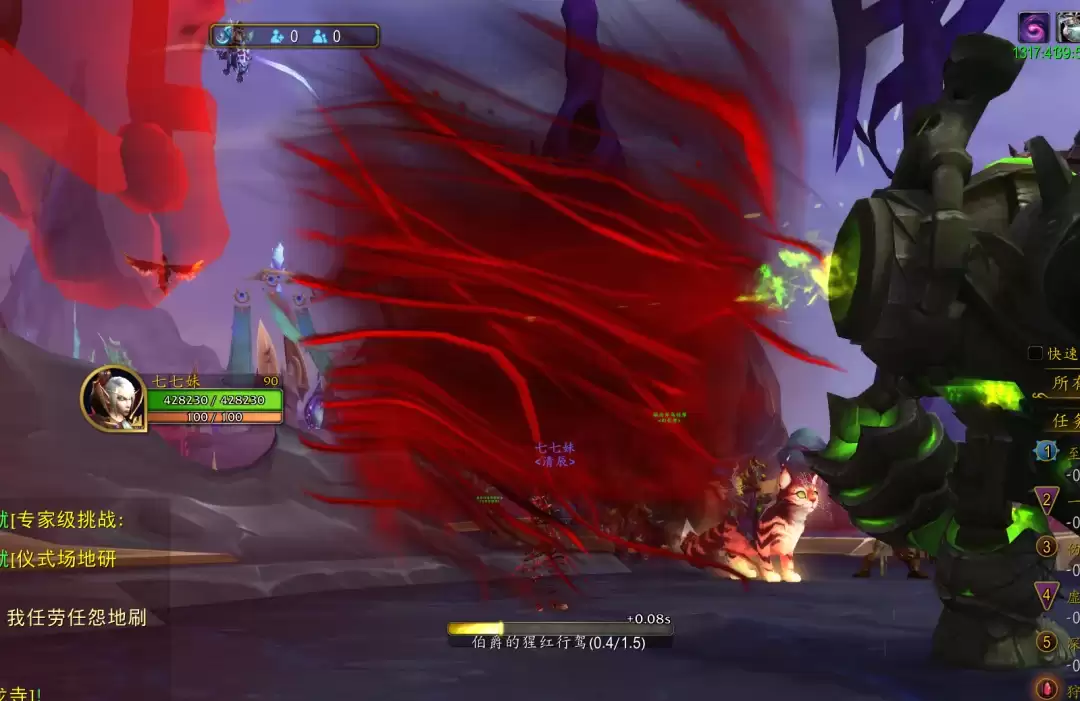Screen dimensions: 1080x701
Task: Select triangle objective number 4 in tracker
Action: click(1046, 596)
